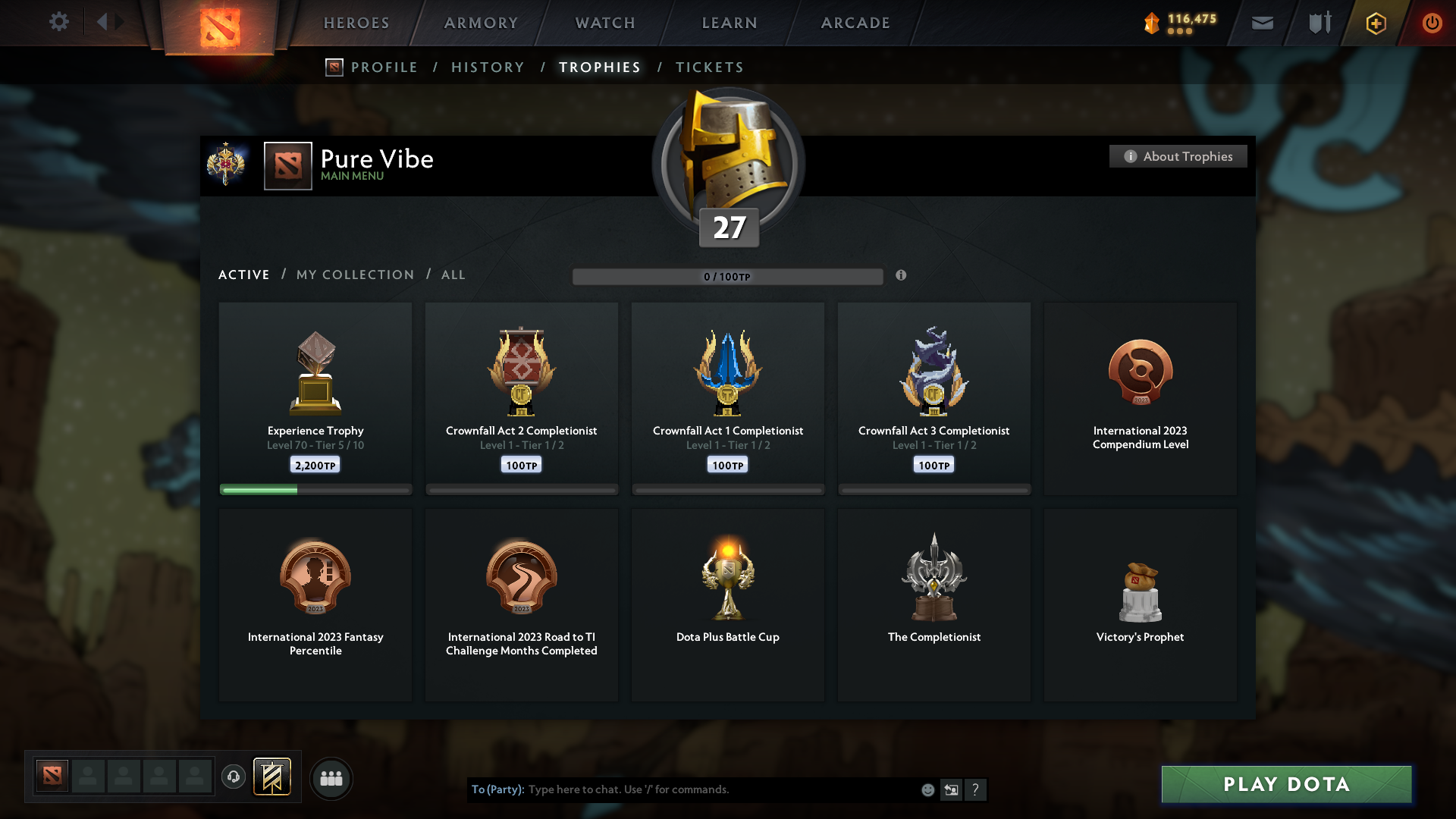
Task: Click the guild banner icon near party slots
Action: point(273,778)
